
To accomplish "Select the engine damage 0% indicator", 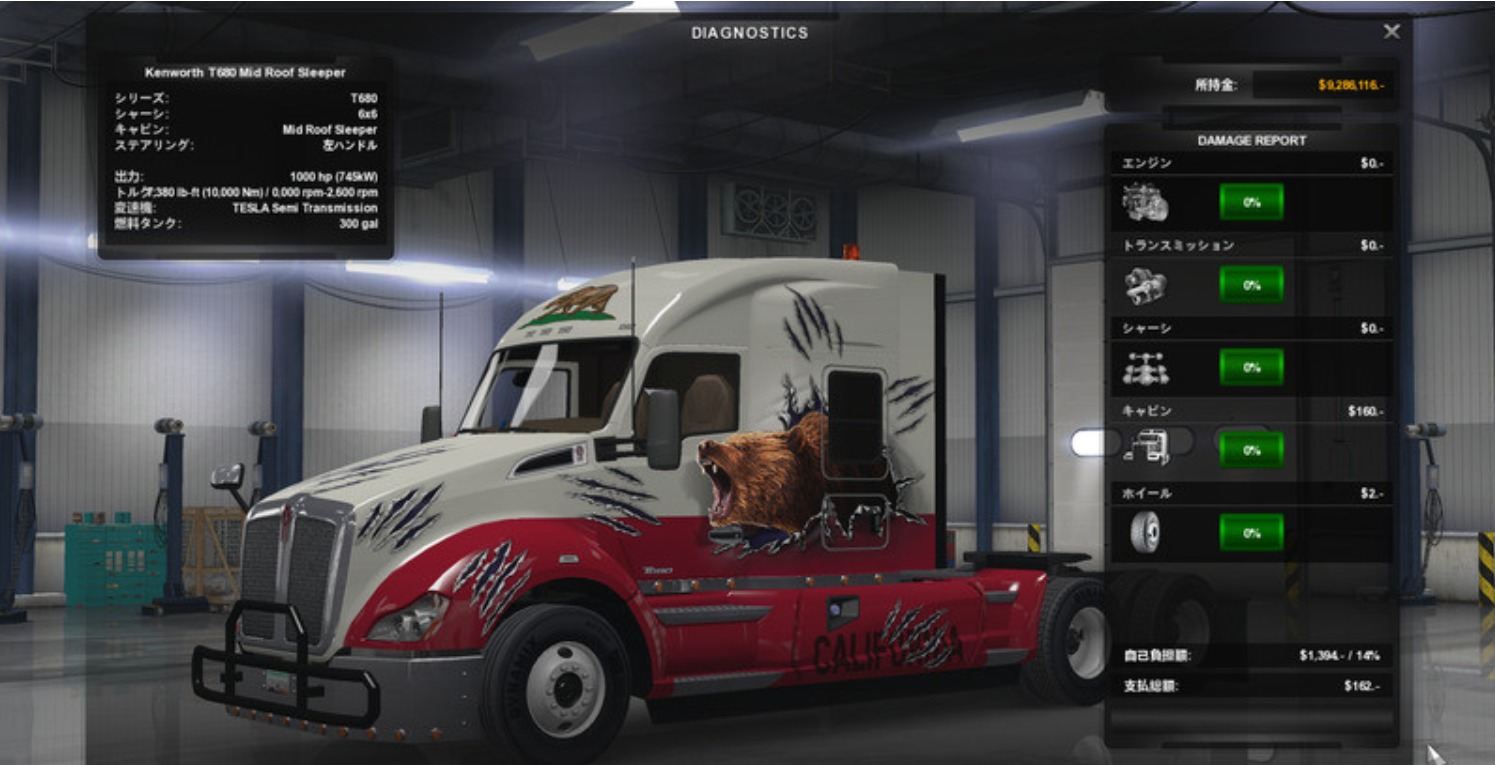I will 1251,202.
